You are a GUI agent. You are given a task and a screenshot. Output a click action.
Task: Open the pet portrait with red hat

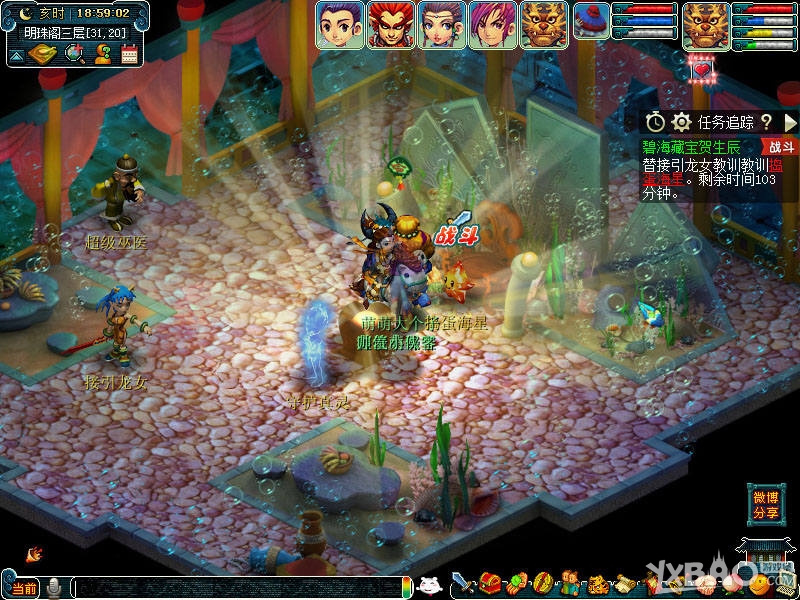[x=591, y=24]
